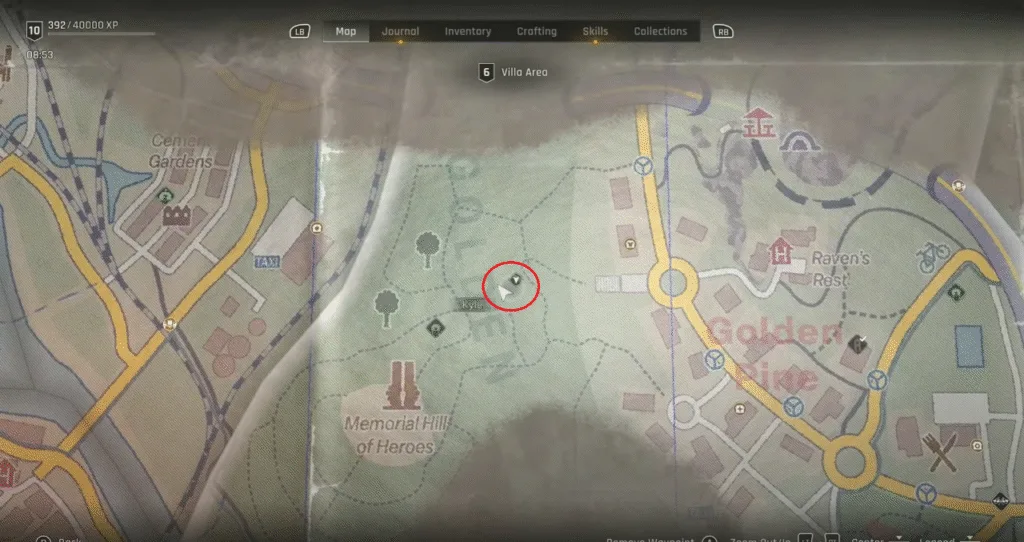Click the fork and knife restaurant icon
1024x542 pixels.
point(943,453)
